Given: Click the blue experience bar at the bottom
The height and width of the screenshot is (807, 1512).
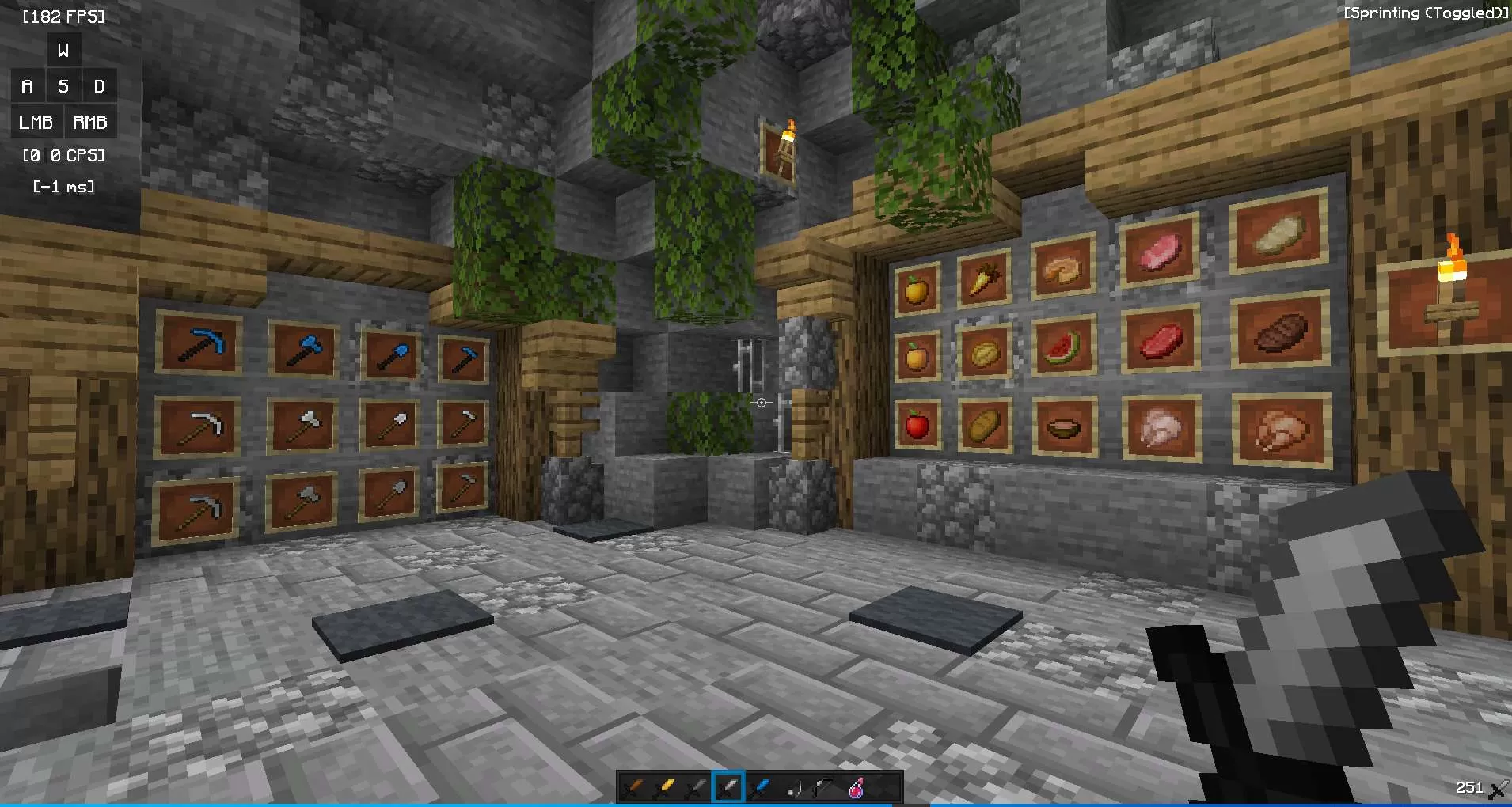Looking at the screenshot, I should click(x=756, y=804).
